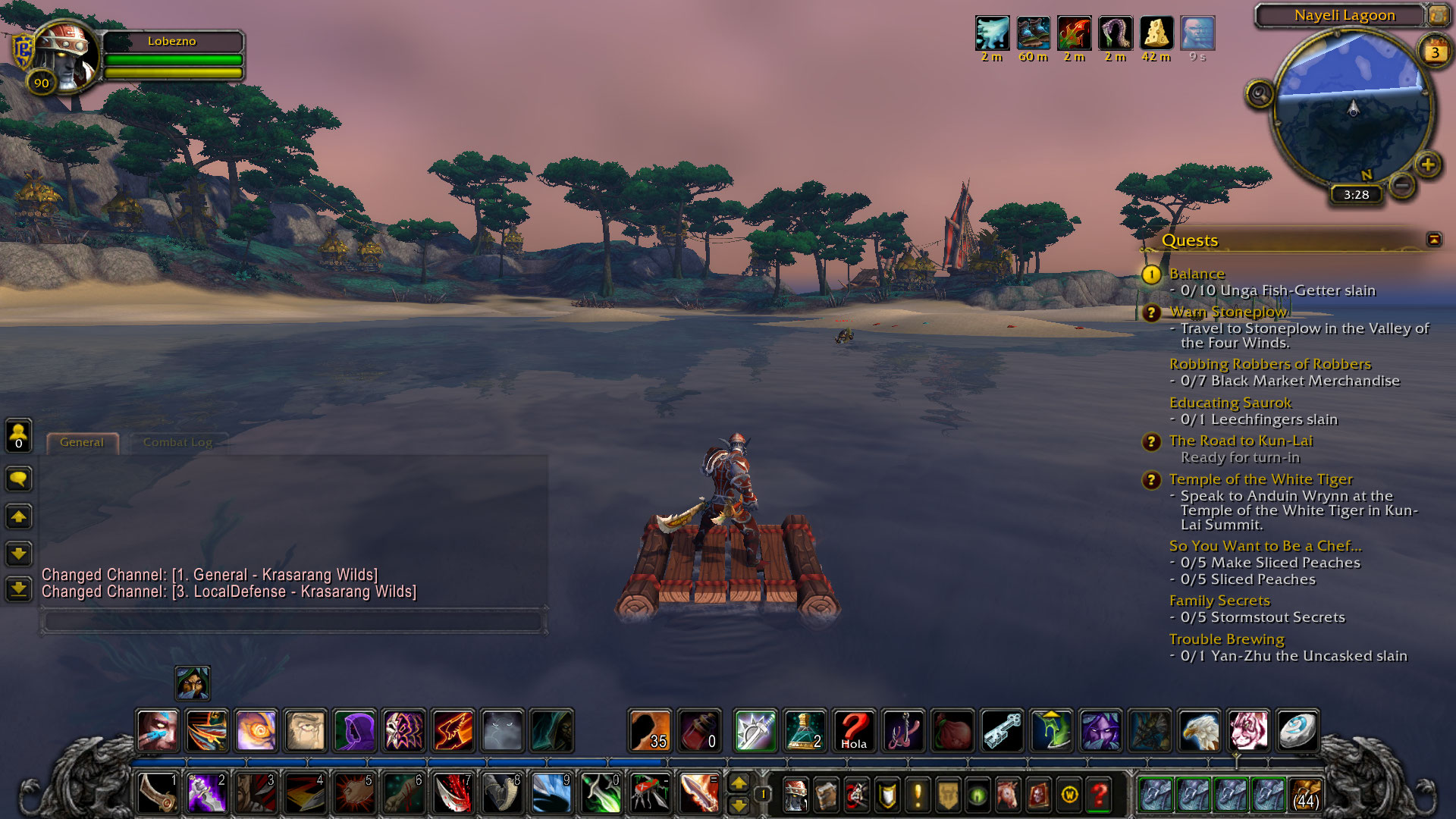Summon the white eagle mount icon
This screenshot has width=1456, height=819.
tap(1199, 730)
